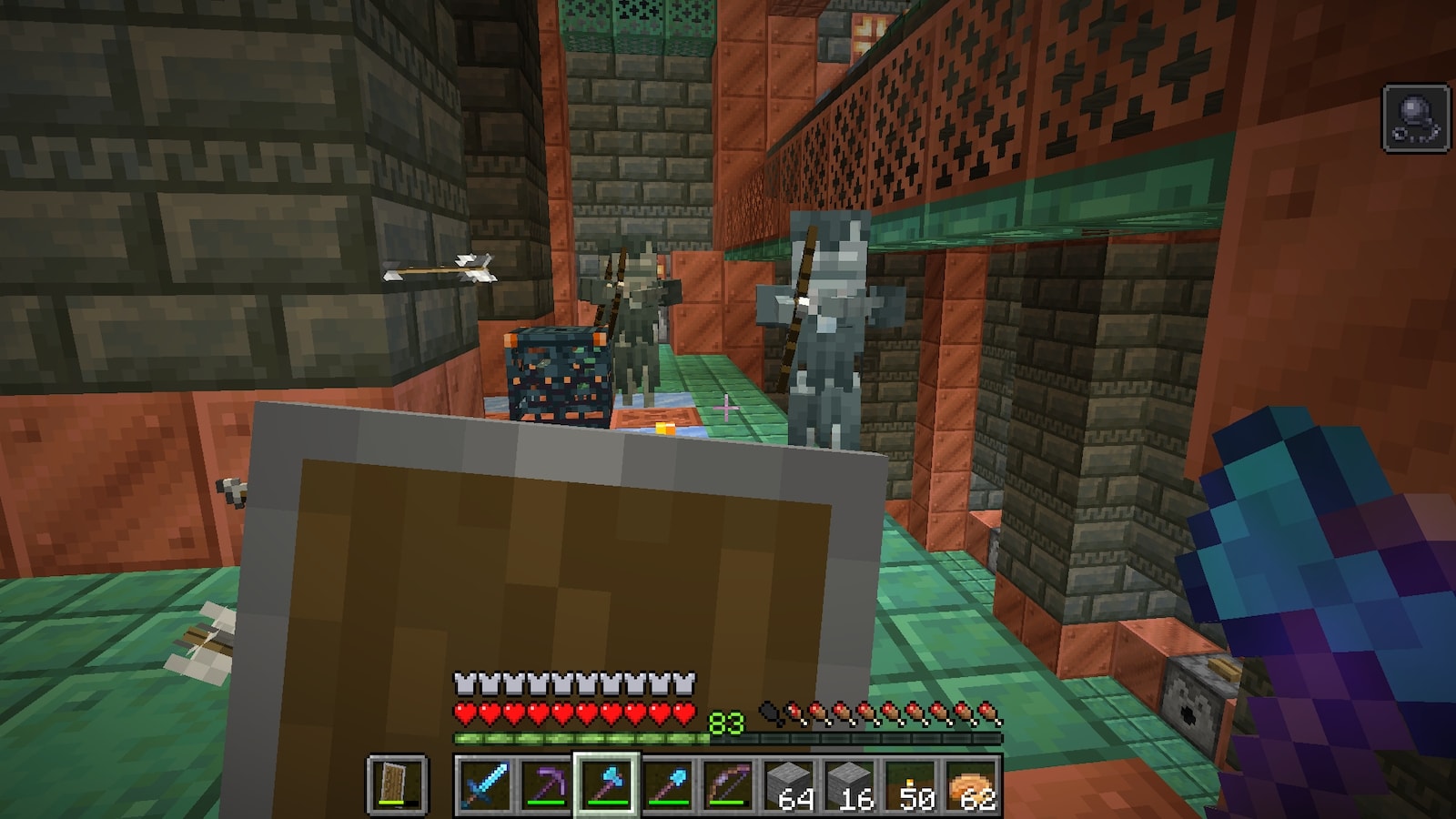This screenshot has width=1456, height=819.
Task: Select the stack of 16 stone blocks
Action: click(x=850, y=784)
